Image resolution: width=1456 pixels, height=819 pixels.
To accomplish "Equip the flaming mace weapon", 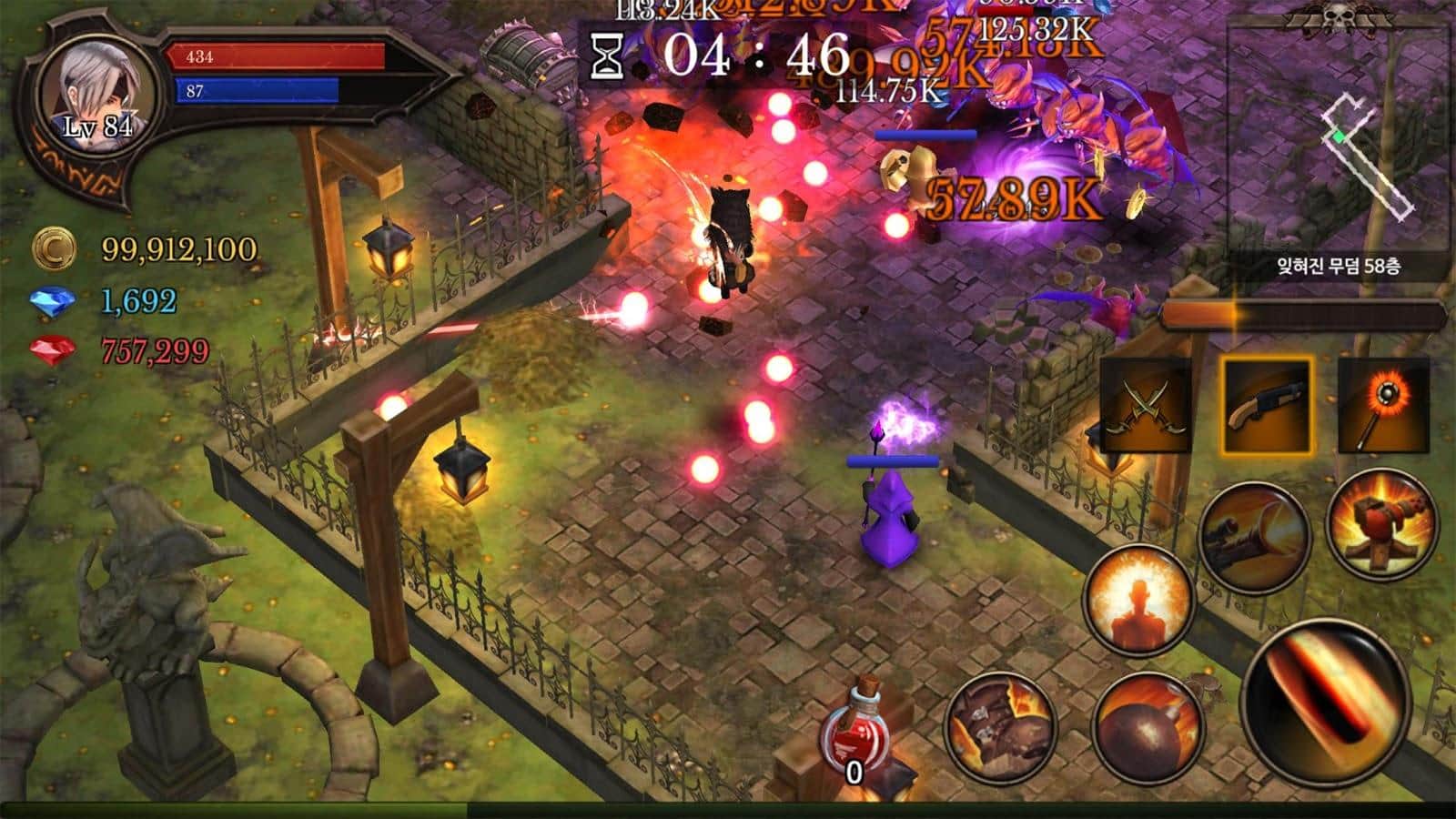I will tap(1383, 406).
